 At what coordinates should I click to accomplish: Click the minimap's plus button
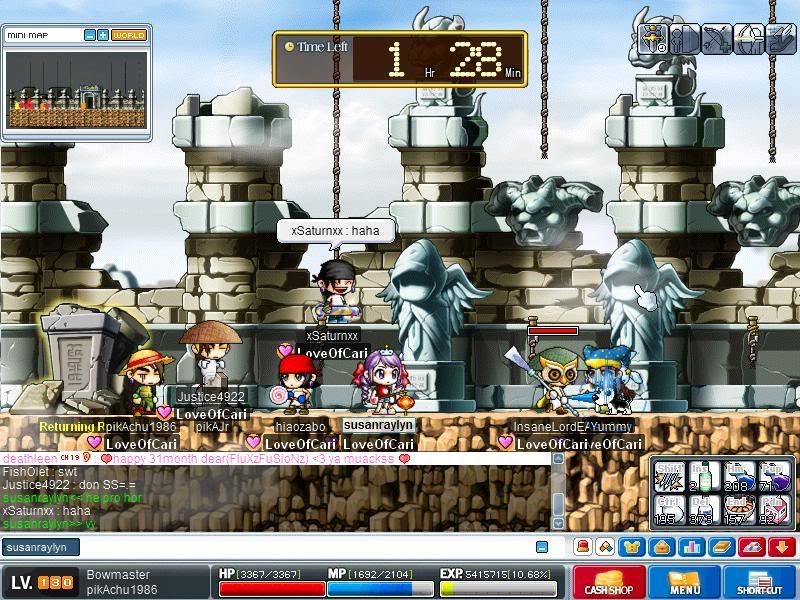tap(103, 35)
